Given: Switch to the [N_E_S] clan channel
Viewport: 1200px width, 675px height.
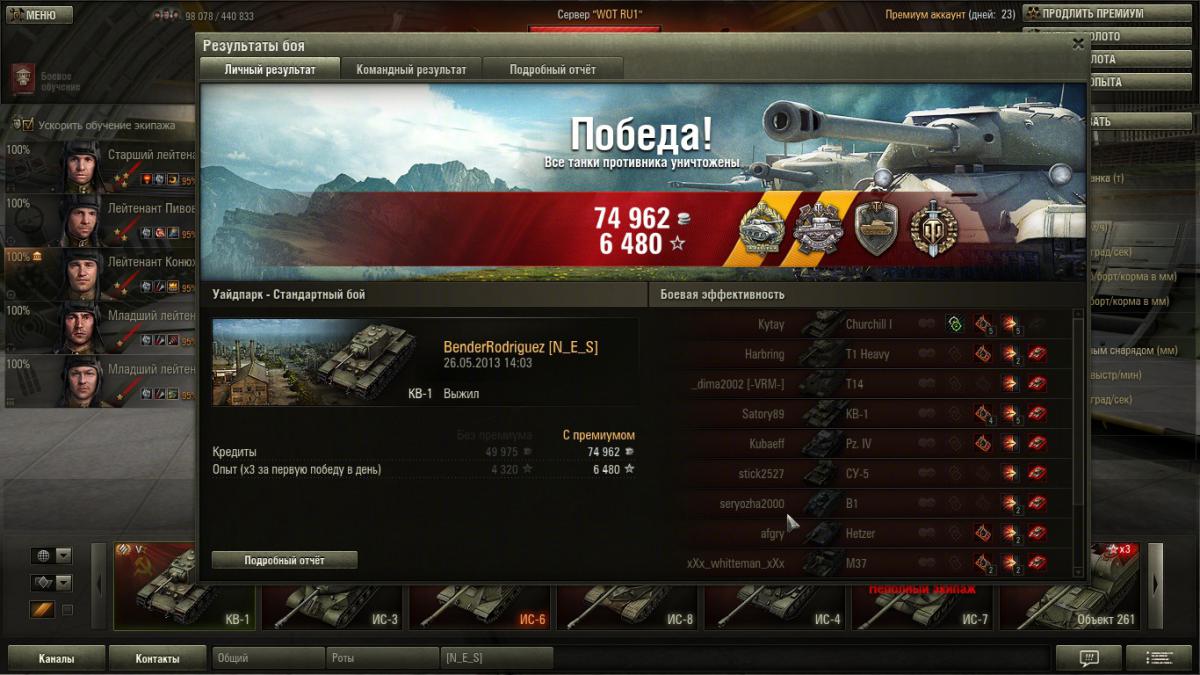Looking at the screenshot, I should [497, 658].
